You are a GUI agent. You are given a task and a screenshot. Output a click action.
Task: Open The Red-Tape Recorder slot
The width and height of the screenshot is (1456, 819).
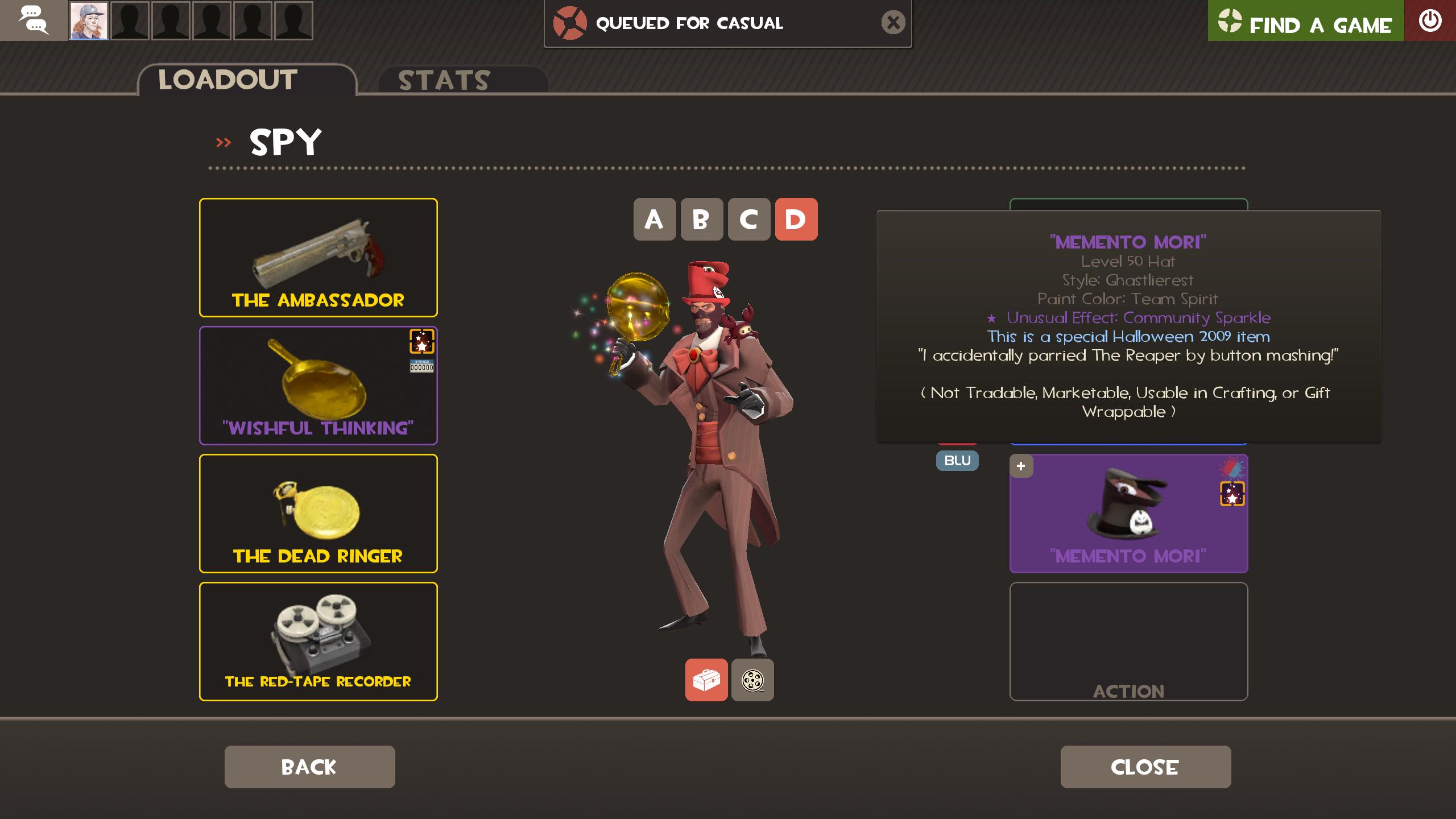(x=318, y=642)
